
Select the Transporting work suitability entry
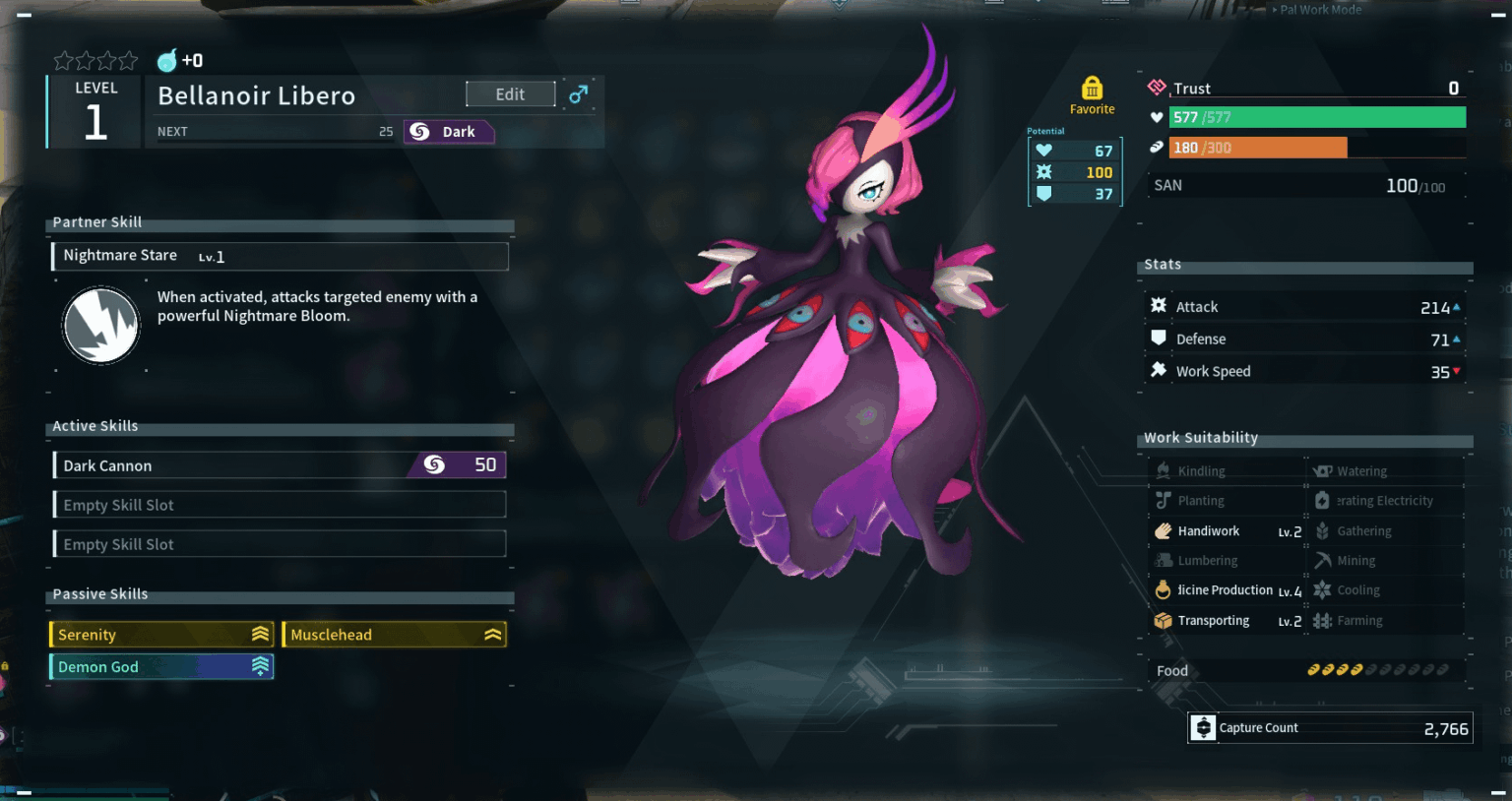1227,621
